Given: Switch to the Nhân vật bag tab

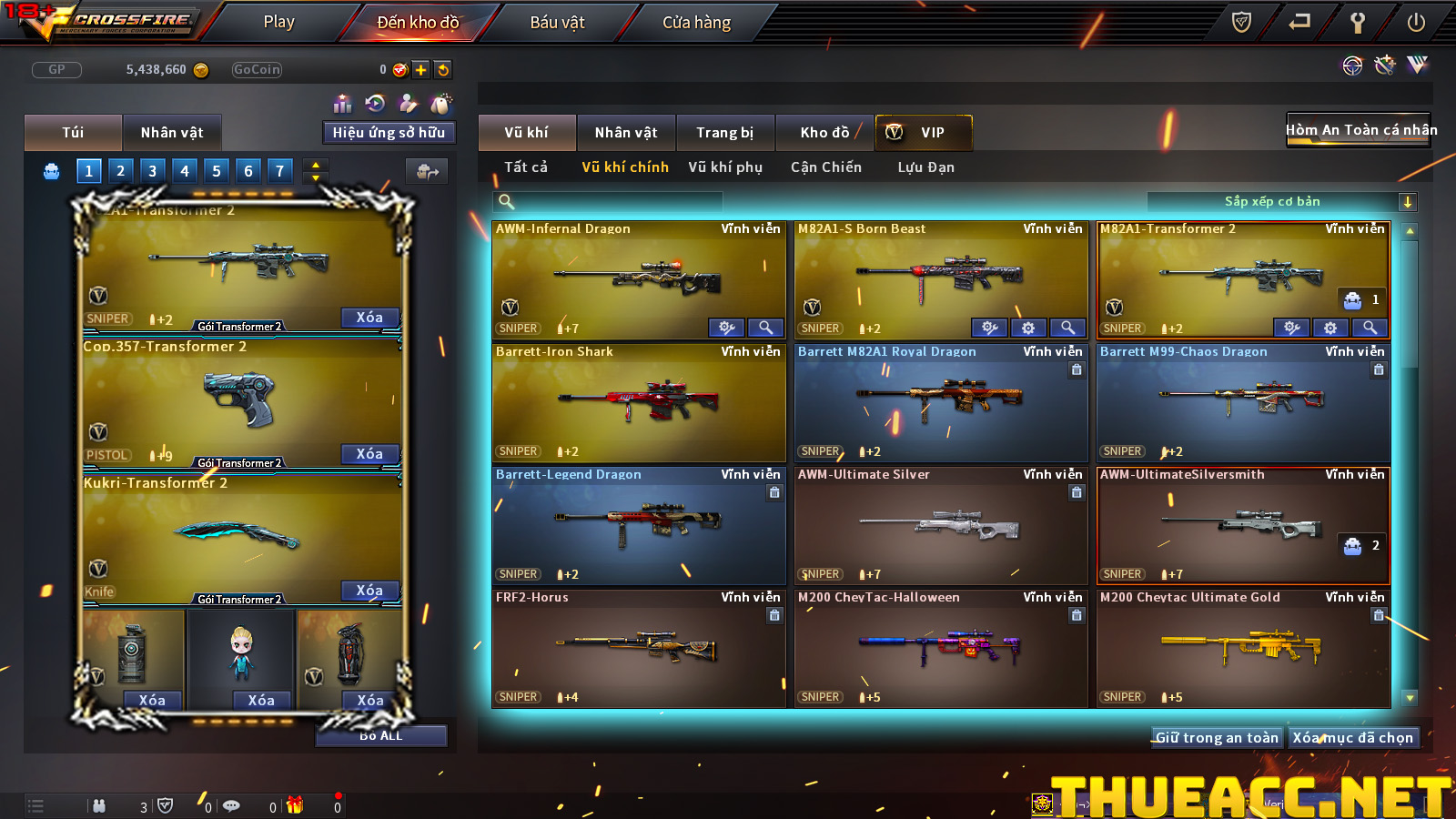Looking at the screenshot, I should pos(172,133).
